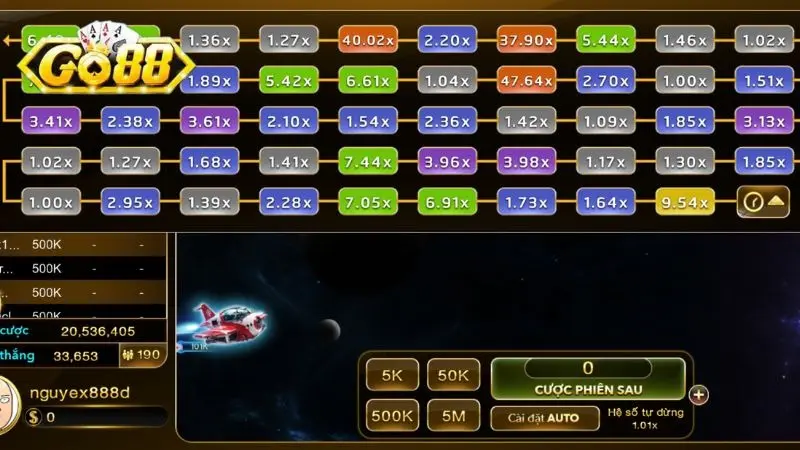The height and width of the screenshot is (450, 800).
Task: Open the Cài đặt AUTO settings
Action: point(542,418)
